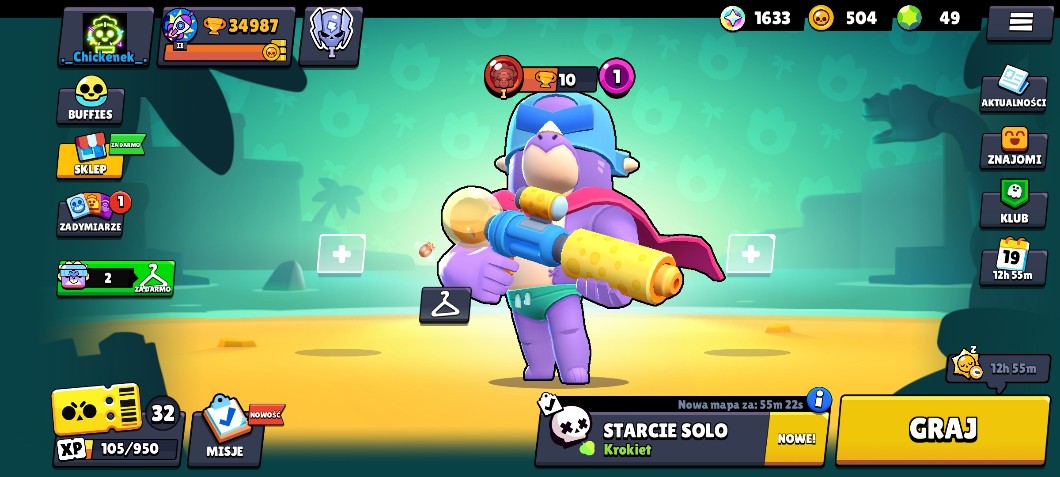Viewport: 1060px width, 477px height.
Task: Click the hanger skin selector button
Action: (445, 305)
